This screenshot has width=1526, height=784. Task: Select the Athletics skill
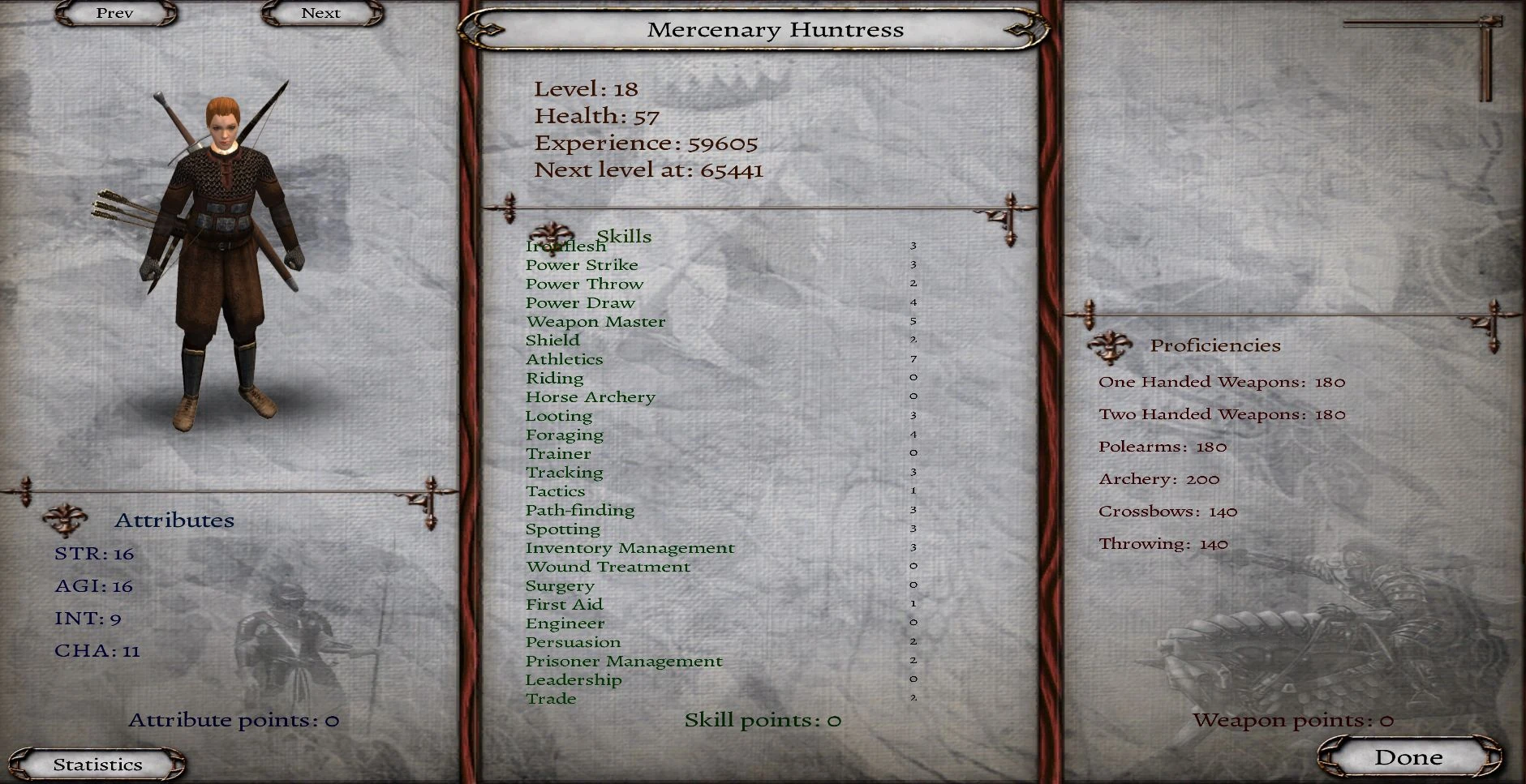565,358
